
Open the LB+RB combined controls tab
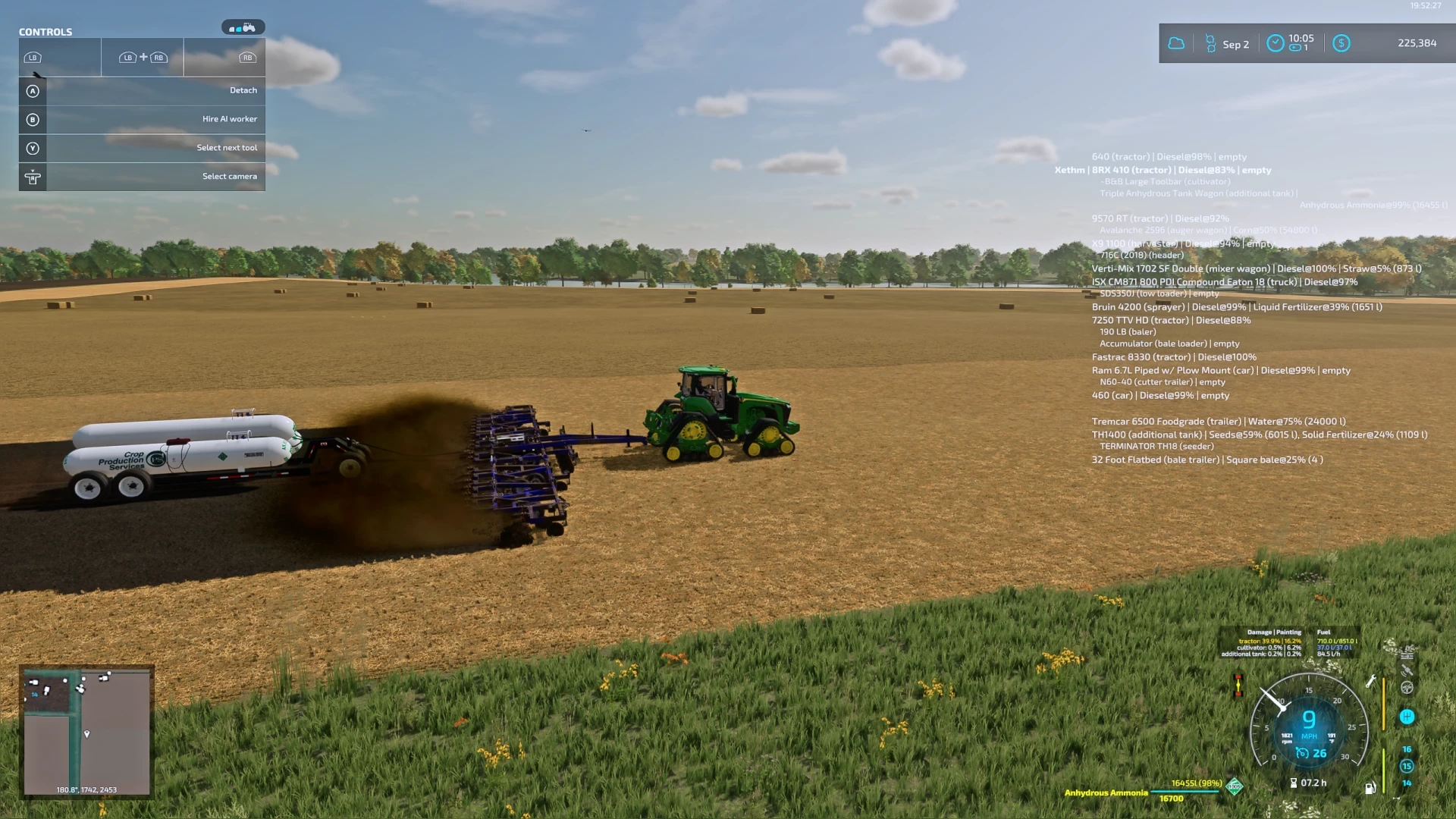pyautogui.click(x=142, y=57)
